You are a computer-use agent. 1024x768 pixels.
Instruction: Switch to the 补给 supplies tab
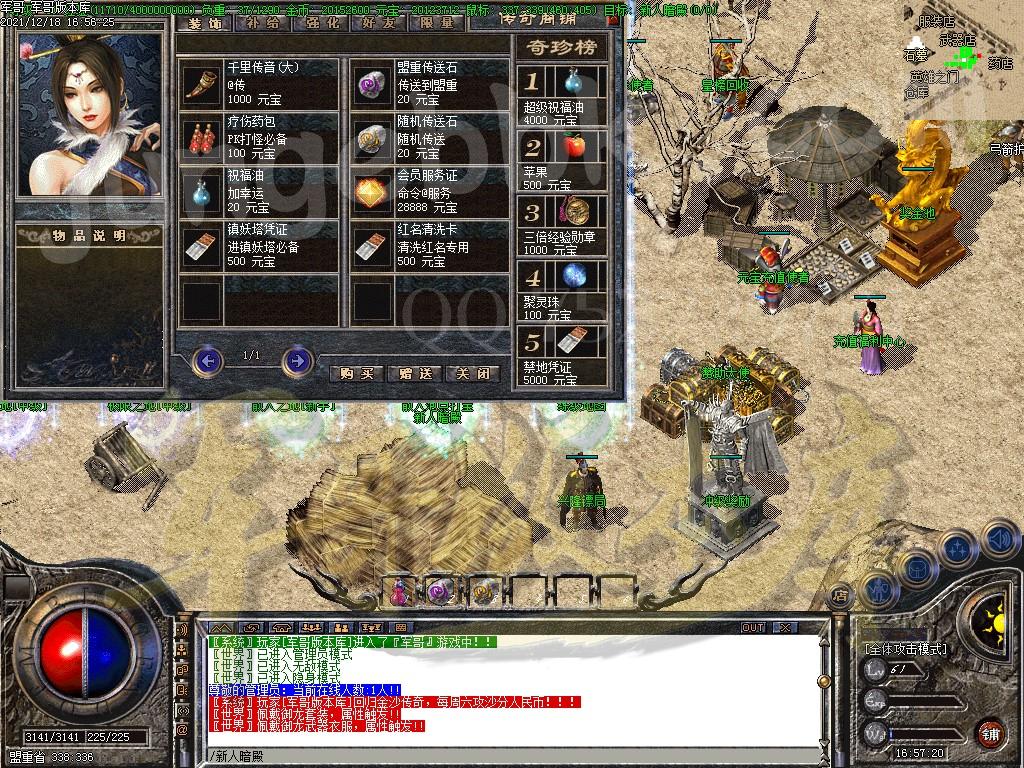tap(263, 21)
